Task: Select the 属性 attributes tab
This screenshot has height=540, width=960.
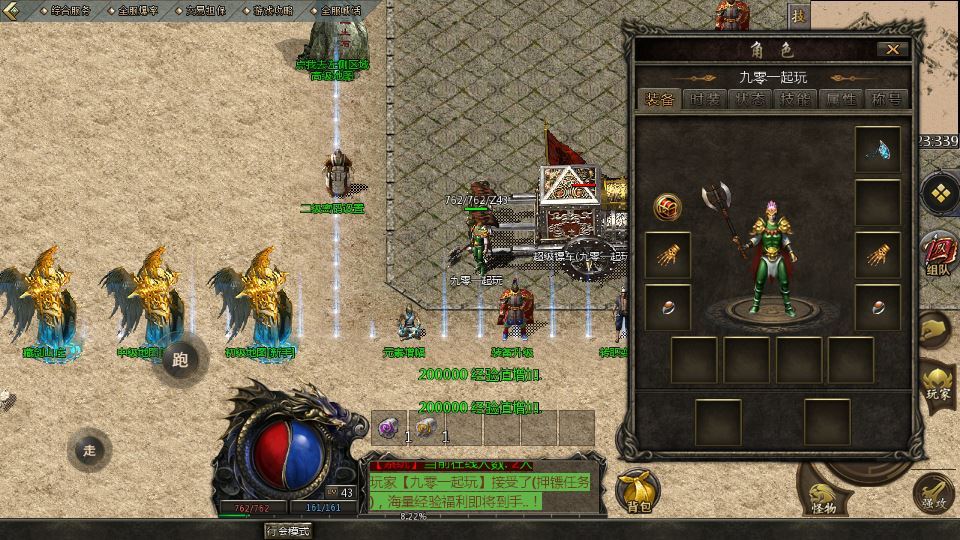Action: (841, 99)
